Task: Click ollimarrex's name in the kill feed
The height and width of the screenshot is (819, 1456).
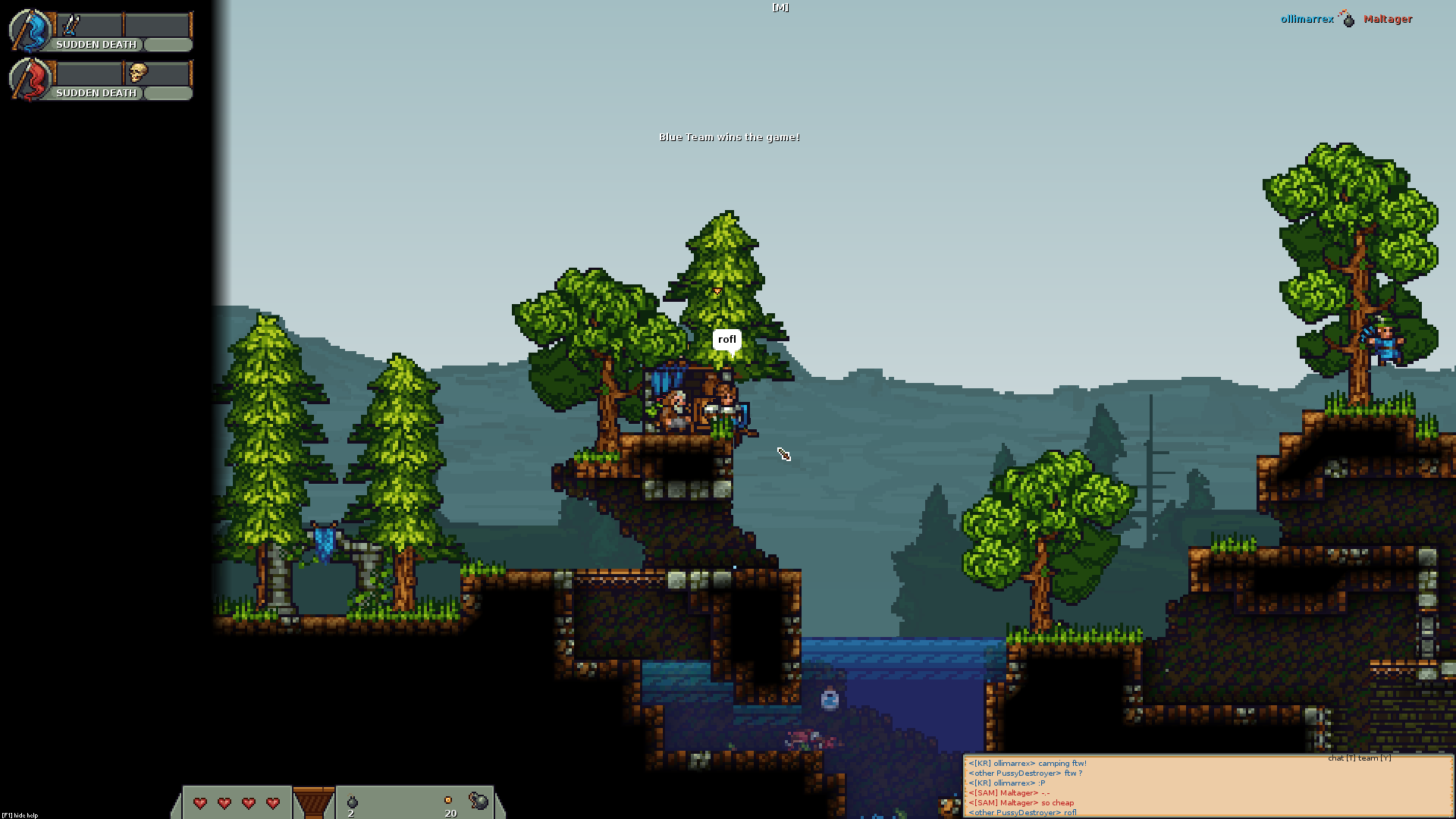Action: 1307,20
